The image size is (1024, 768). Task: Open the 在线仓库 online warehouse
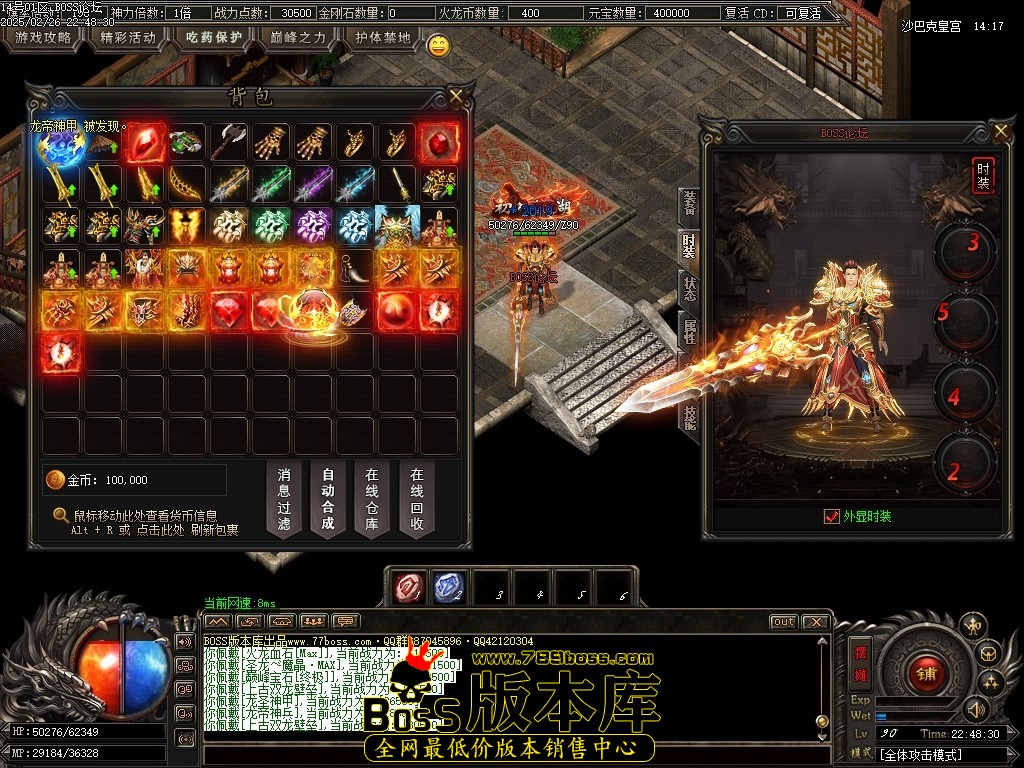tap(372, 499)
